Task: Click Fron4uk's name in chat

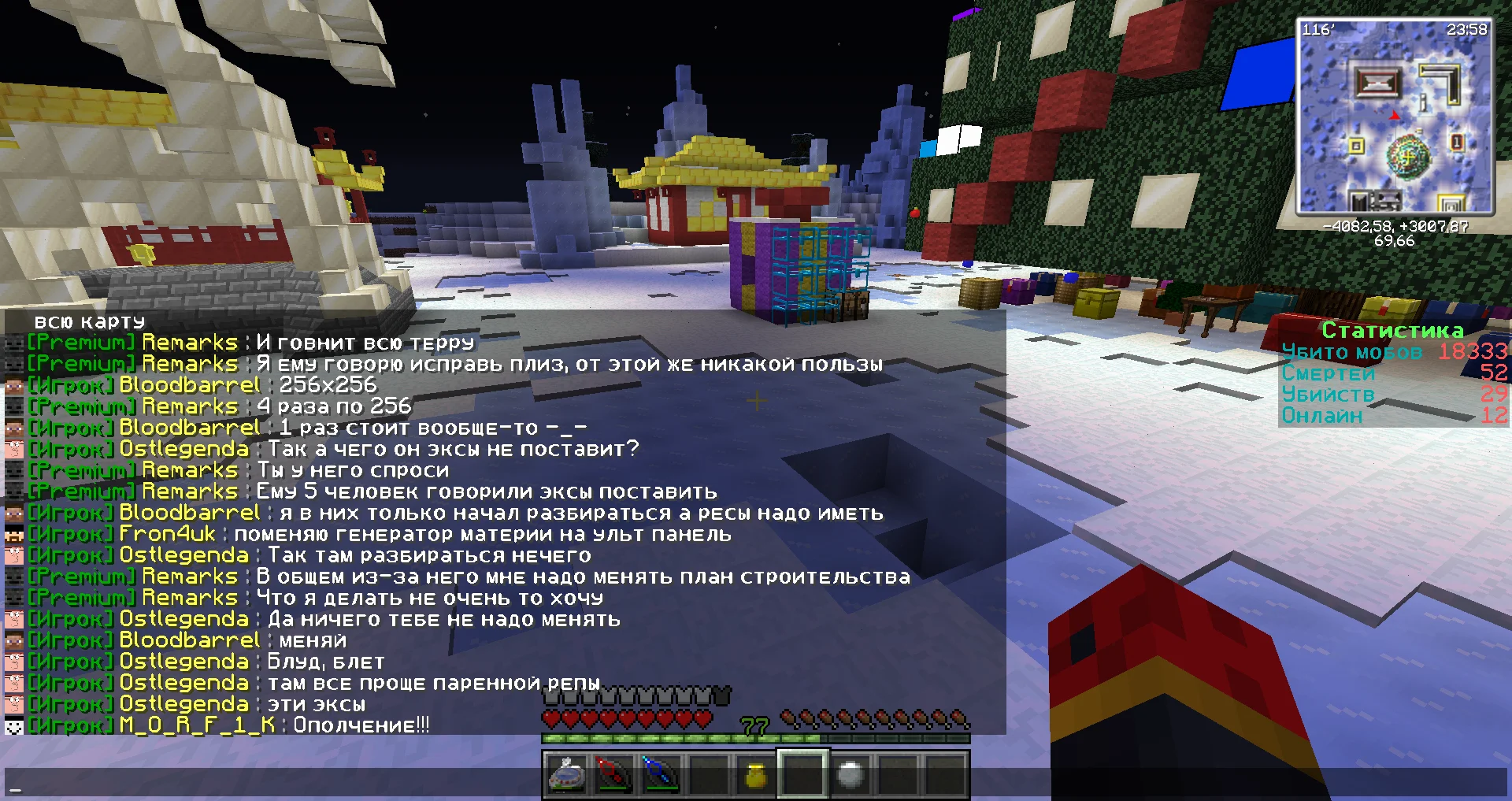Action: click(167, 534)
